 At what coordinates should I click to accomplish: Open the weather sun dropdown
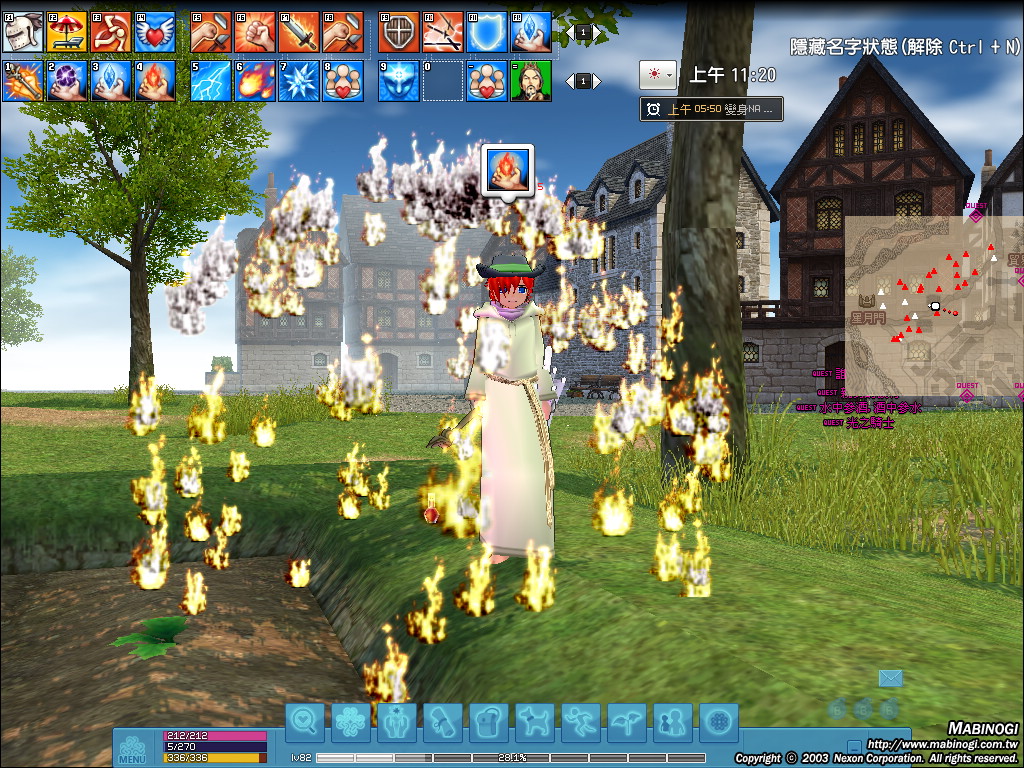point(658,74)
